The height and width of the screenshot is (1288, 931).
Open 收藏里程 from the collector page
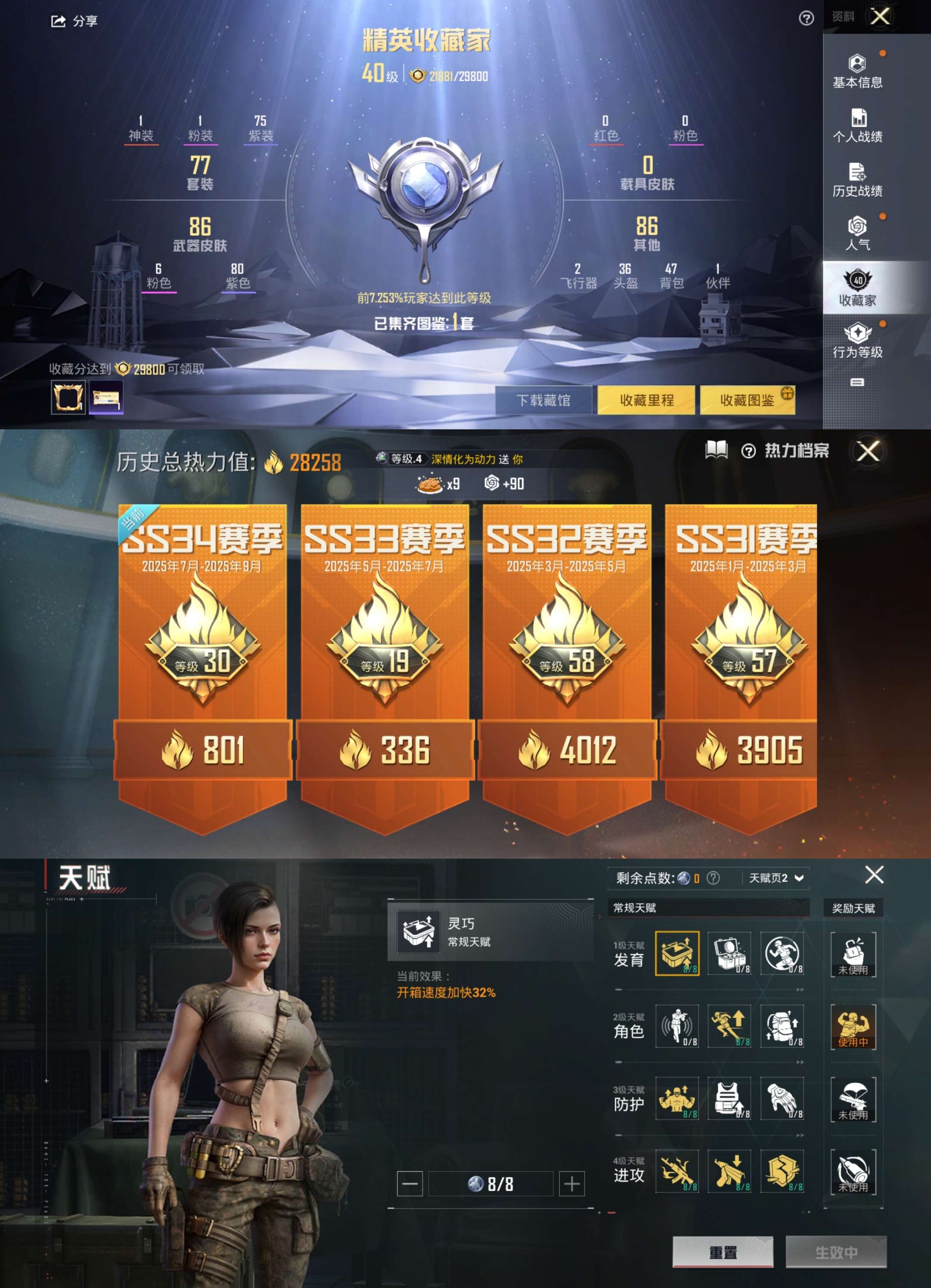pyautogui.click(x=647, y=400)
